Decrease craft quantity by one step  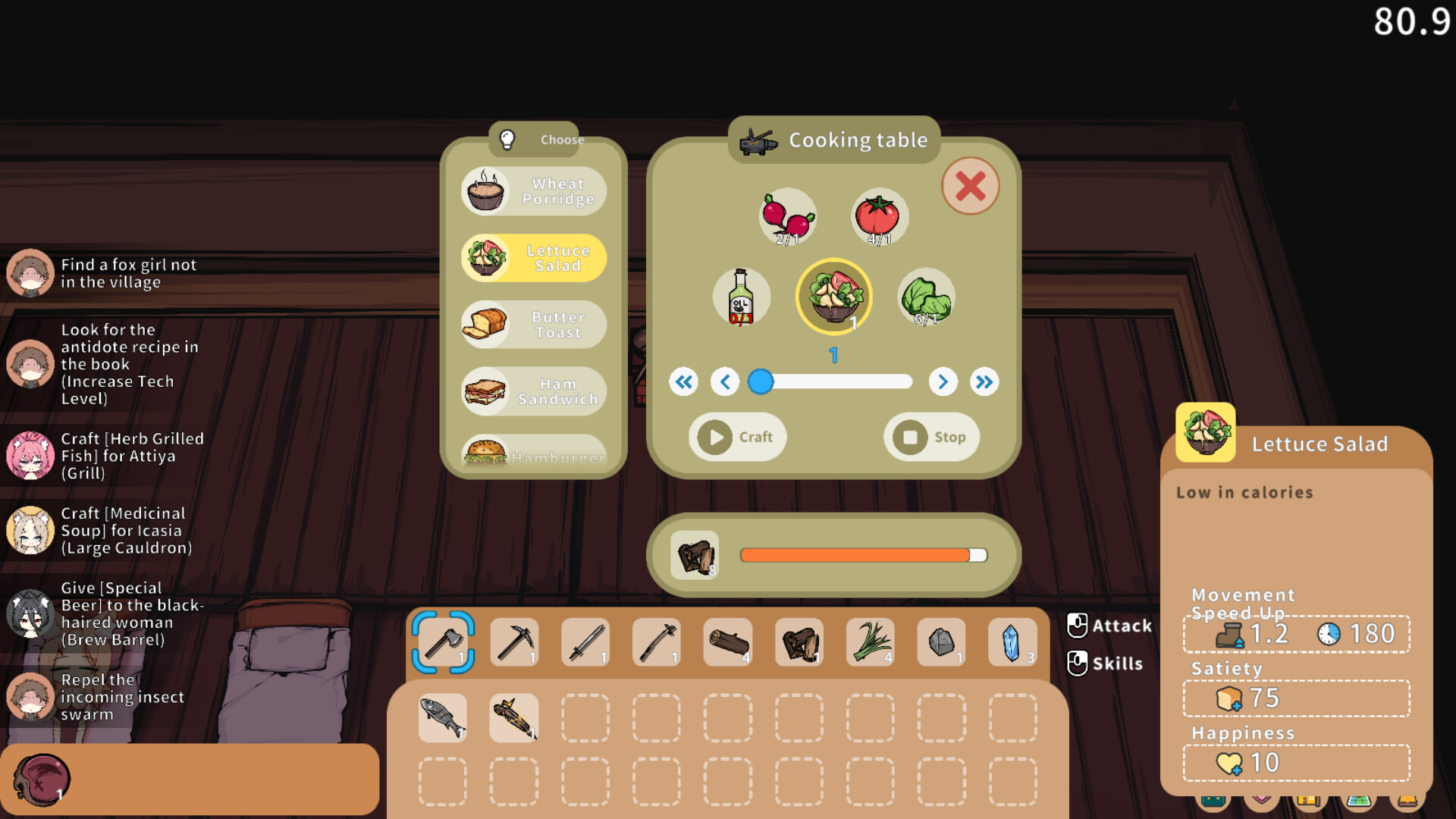725,381
